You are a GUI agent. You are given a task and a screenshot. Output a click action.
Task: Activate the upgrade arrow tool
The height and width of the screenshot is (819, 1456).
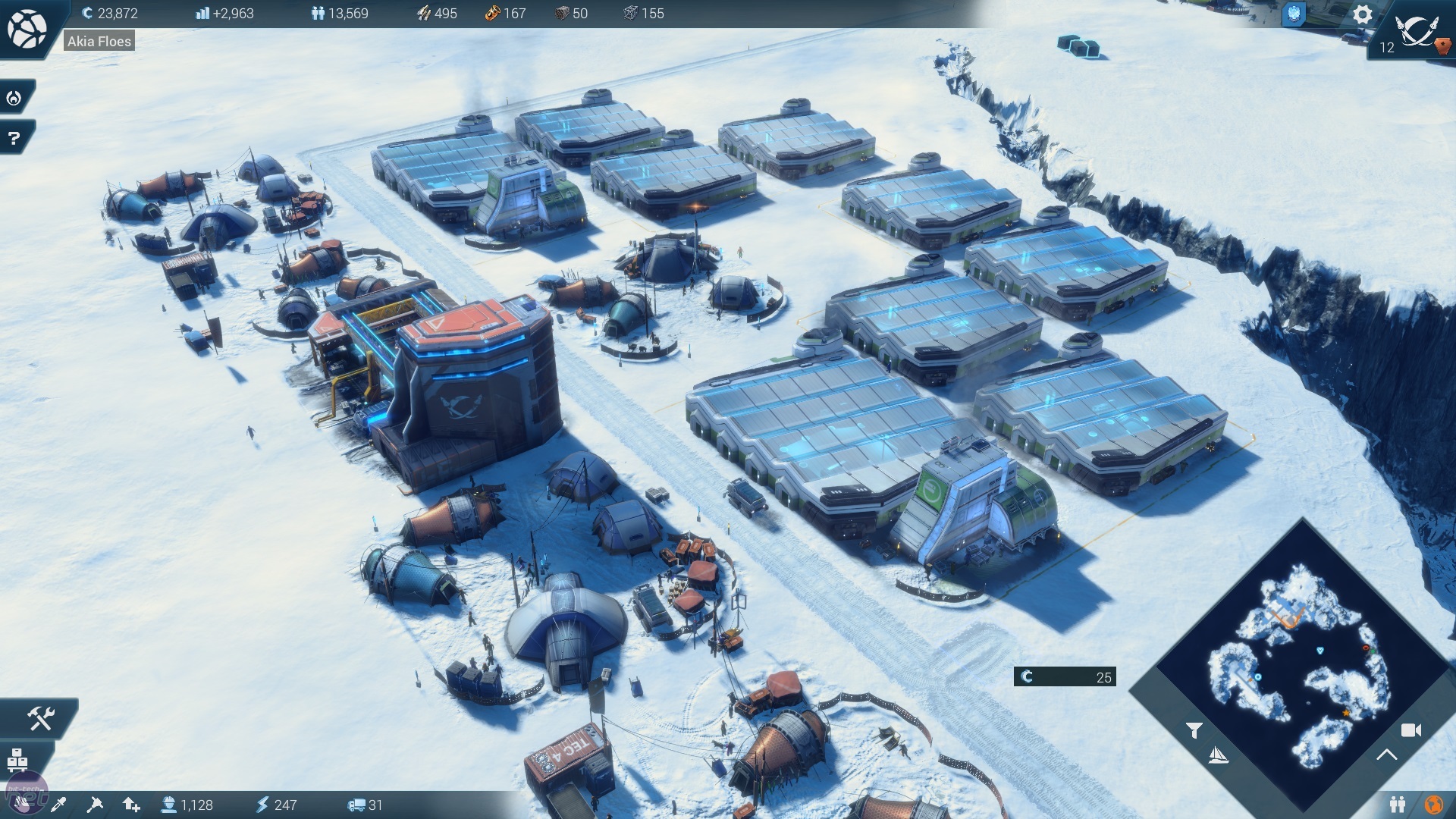131,805
